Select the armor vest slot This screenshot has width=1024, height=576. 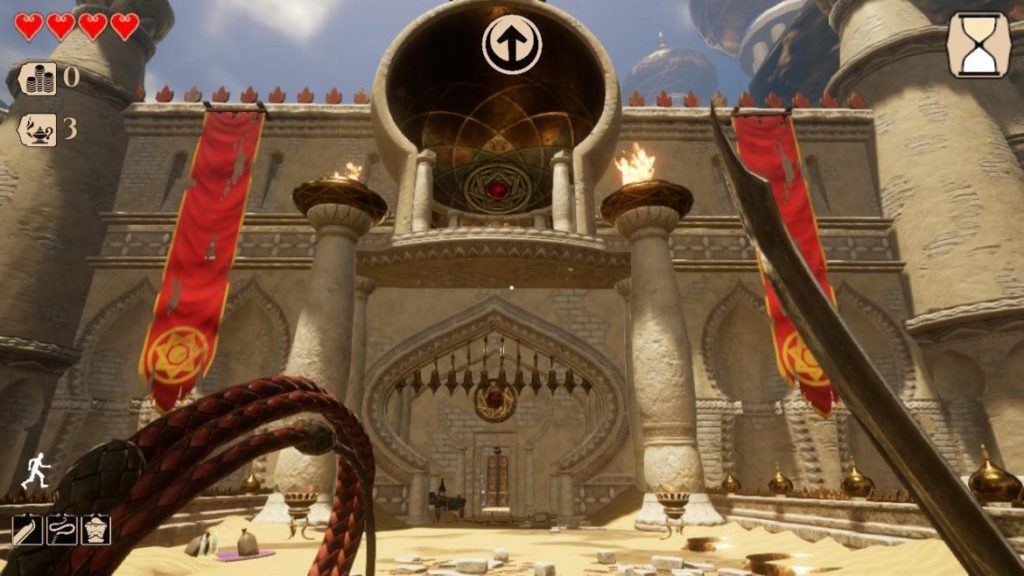95,529
